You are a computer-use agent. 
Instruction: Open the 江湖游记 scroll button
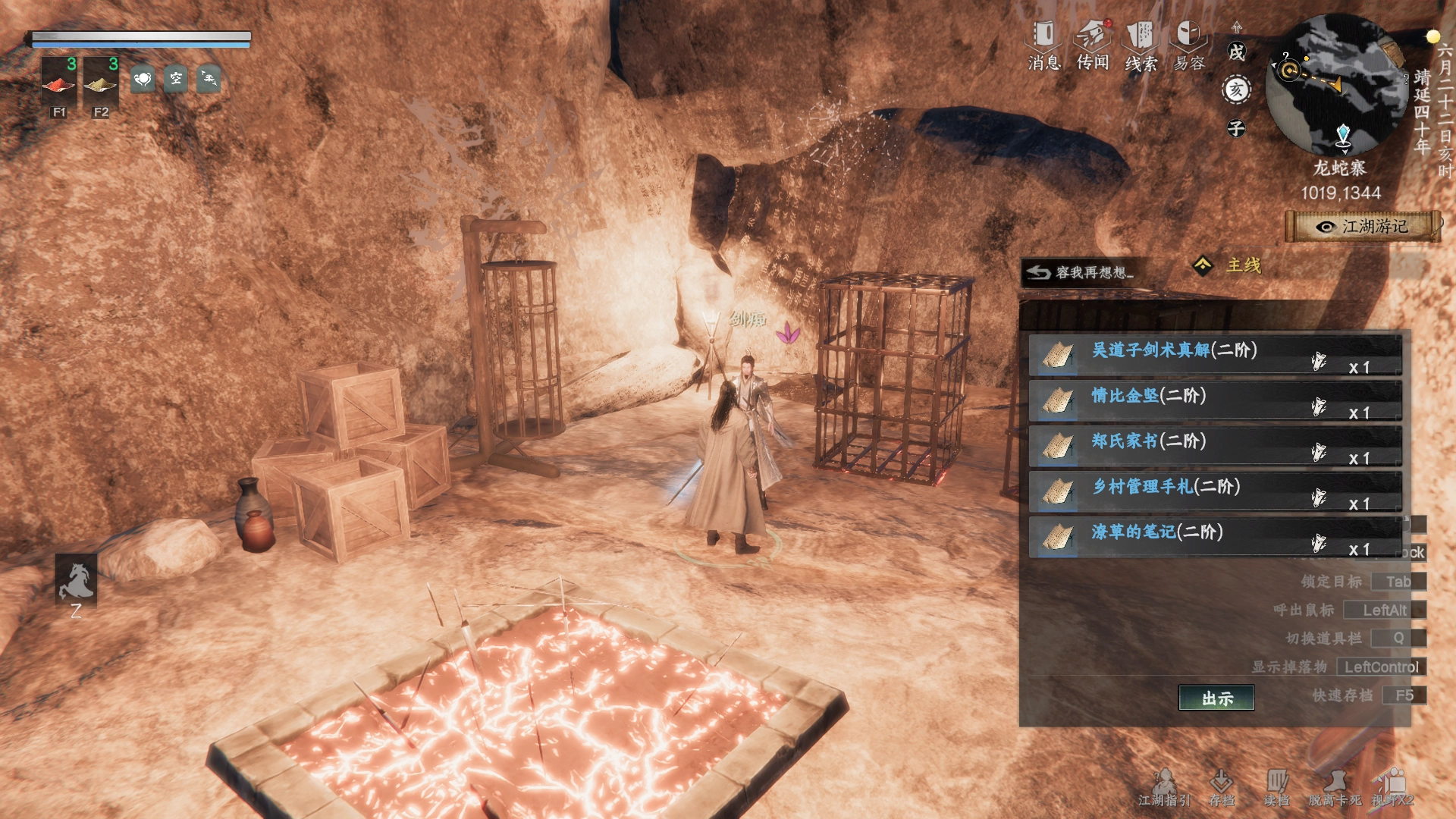click(x=1363, y=227)
